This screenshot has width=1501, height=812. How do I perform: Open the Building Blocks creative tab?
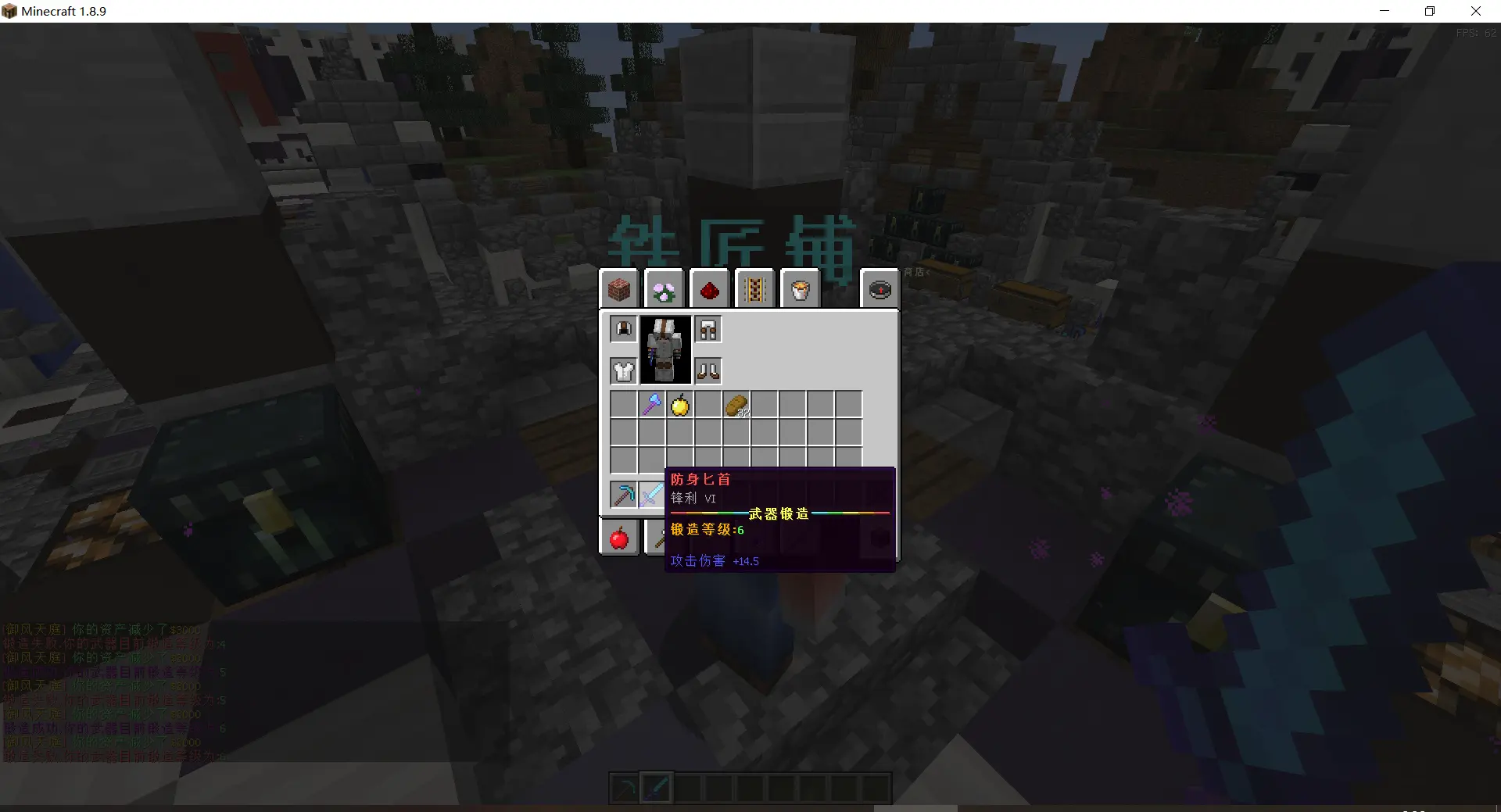[619, 290]
